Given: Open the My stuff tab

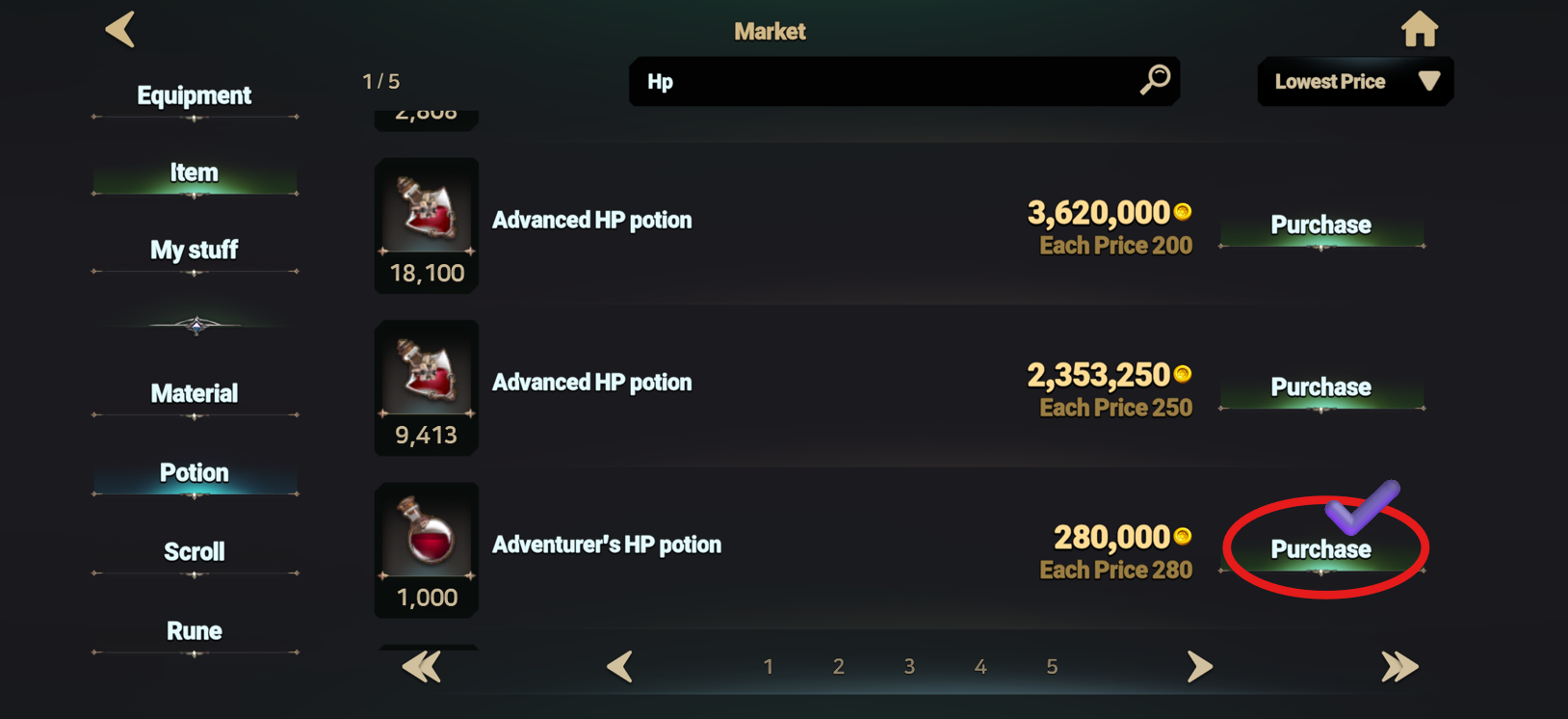Looking at the screenshot, I should (194, 251).
